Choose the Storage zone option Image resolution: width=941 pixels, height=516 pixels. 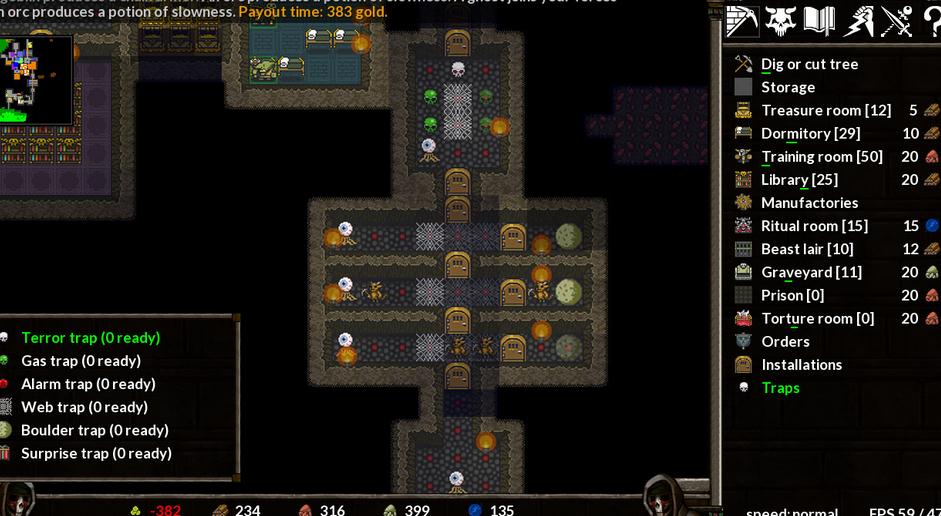tap(788, 87)
